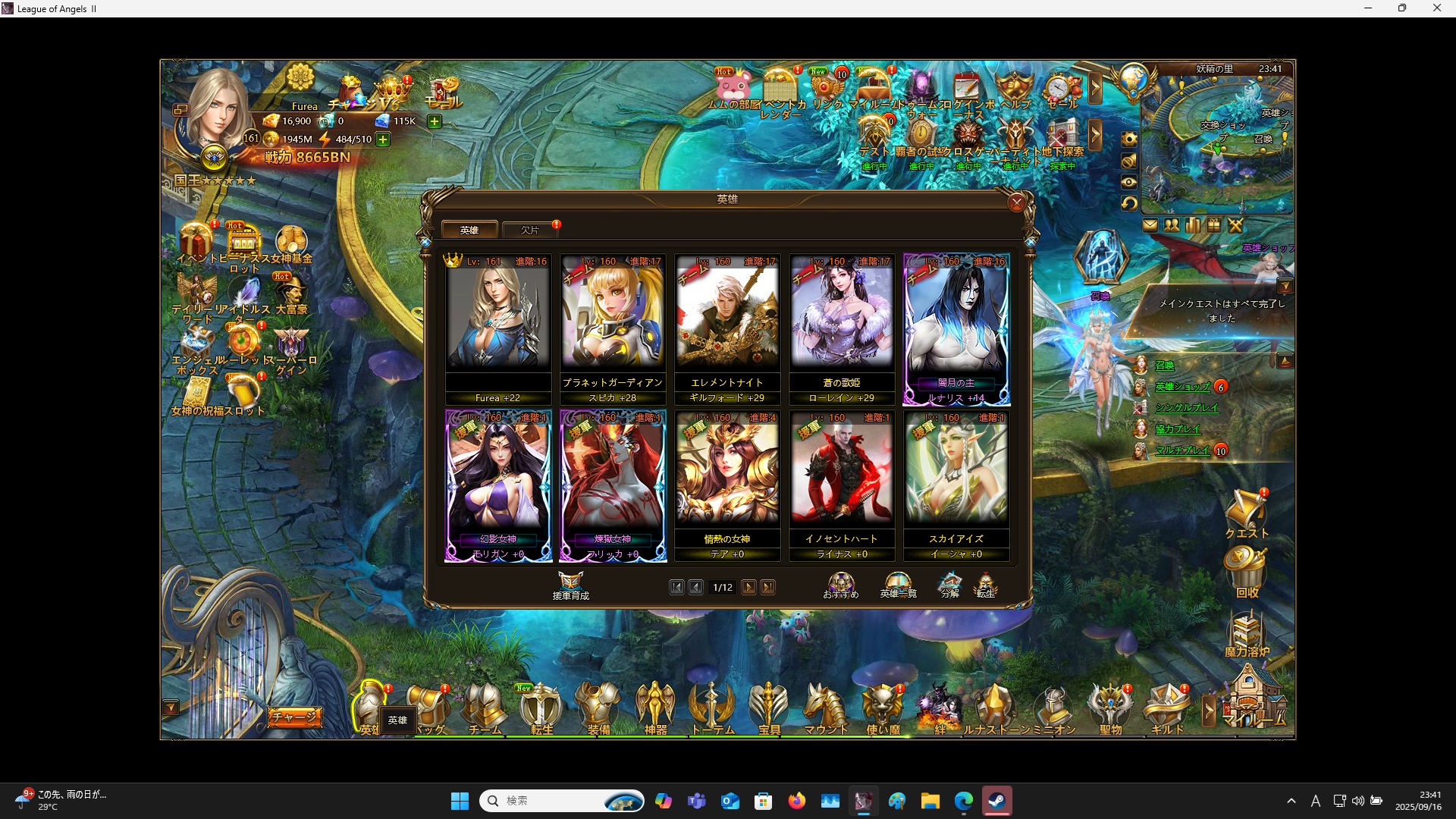The width and height of the screenshot is (1456, 819).
Task: Go to the next hero page
Action: point(748,588)
